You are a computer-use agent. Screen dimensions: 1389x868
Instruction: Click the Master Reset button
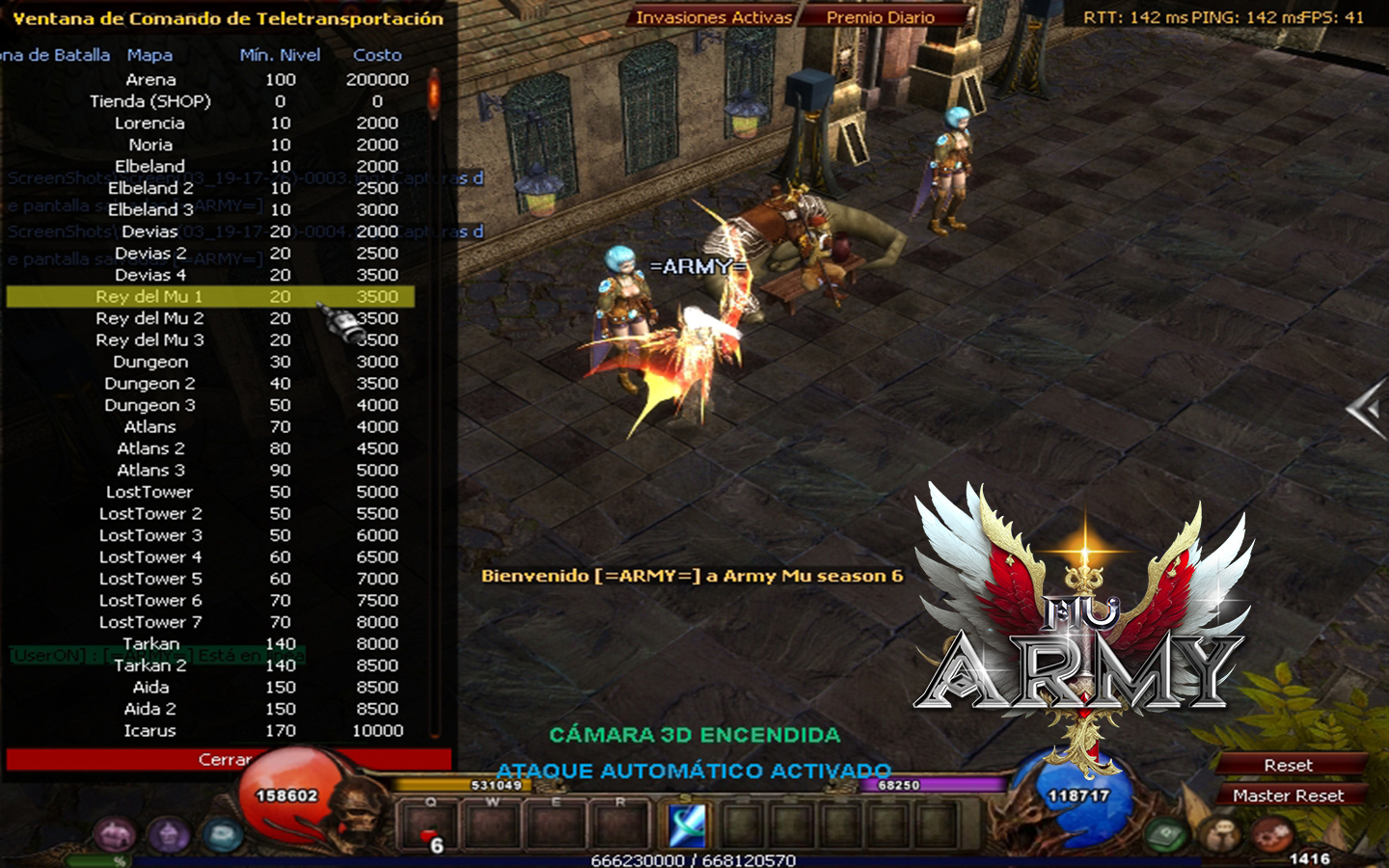pyautogui.click(x=1289, y=796)
